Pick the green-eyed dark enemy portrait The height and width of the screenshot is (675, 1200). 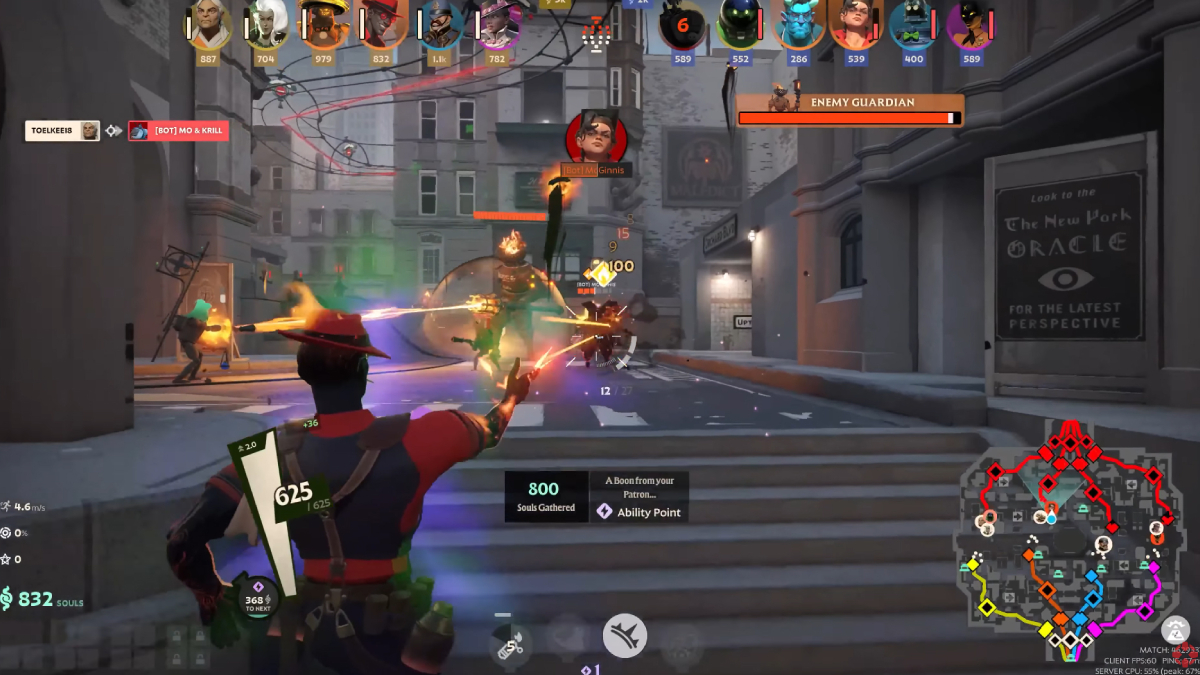tap(740, 26)
